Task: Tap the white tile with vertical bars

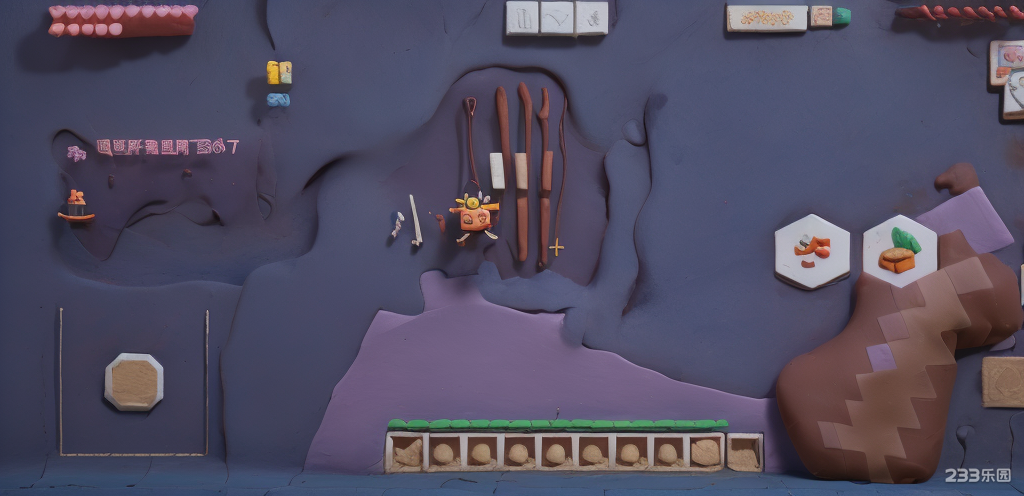Action: [522, 17]
